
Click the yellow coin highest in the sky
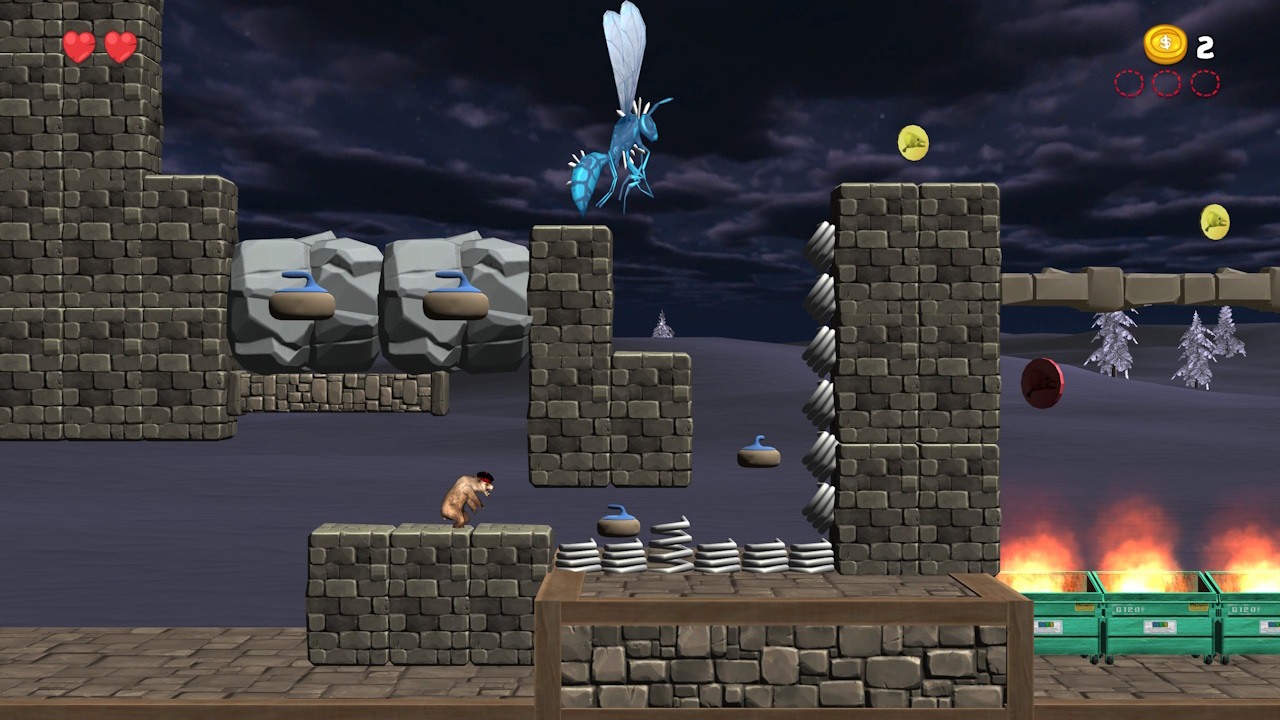pyautogui.click(x=915, y=143)
